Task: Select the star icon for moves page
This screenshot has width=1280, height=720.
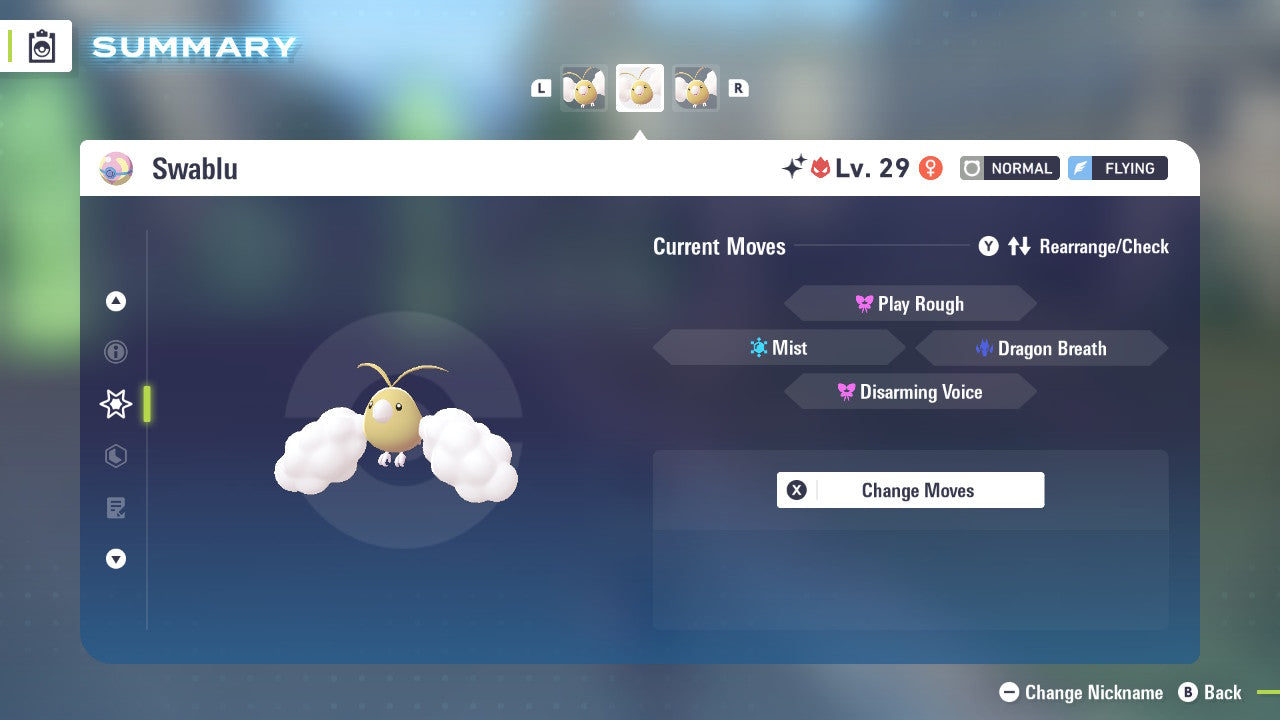Action: point(115,404)
